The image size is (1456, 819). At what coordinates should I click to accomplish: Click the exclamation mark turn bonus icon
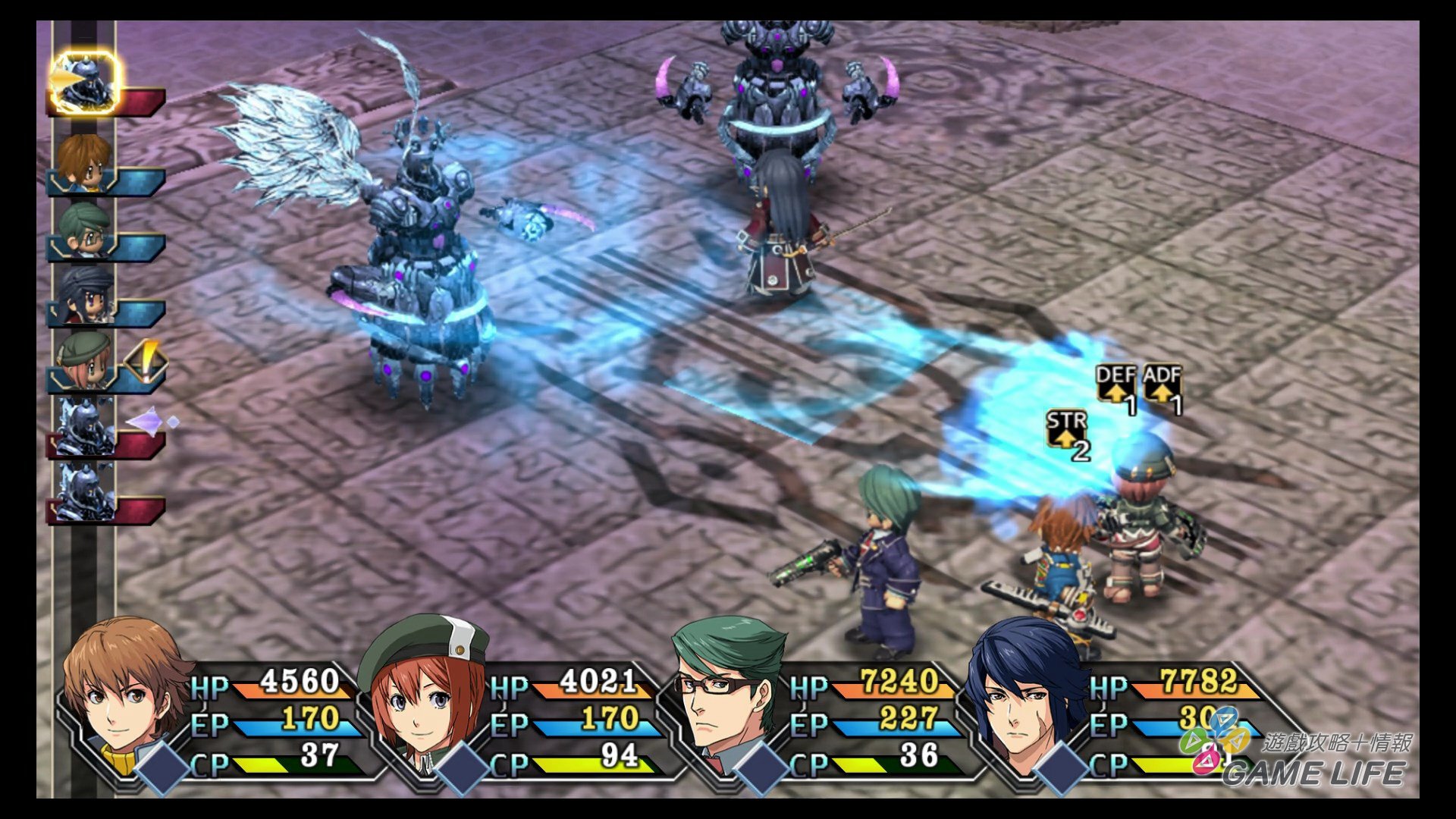click(146, 360)
